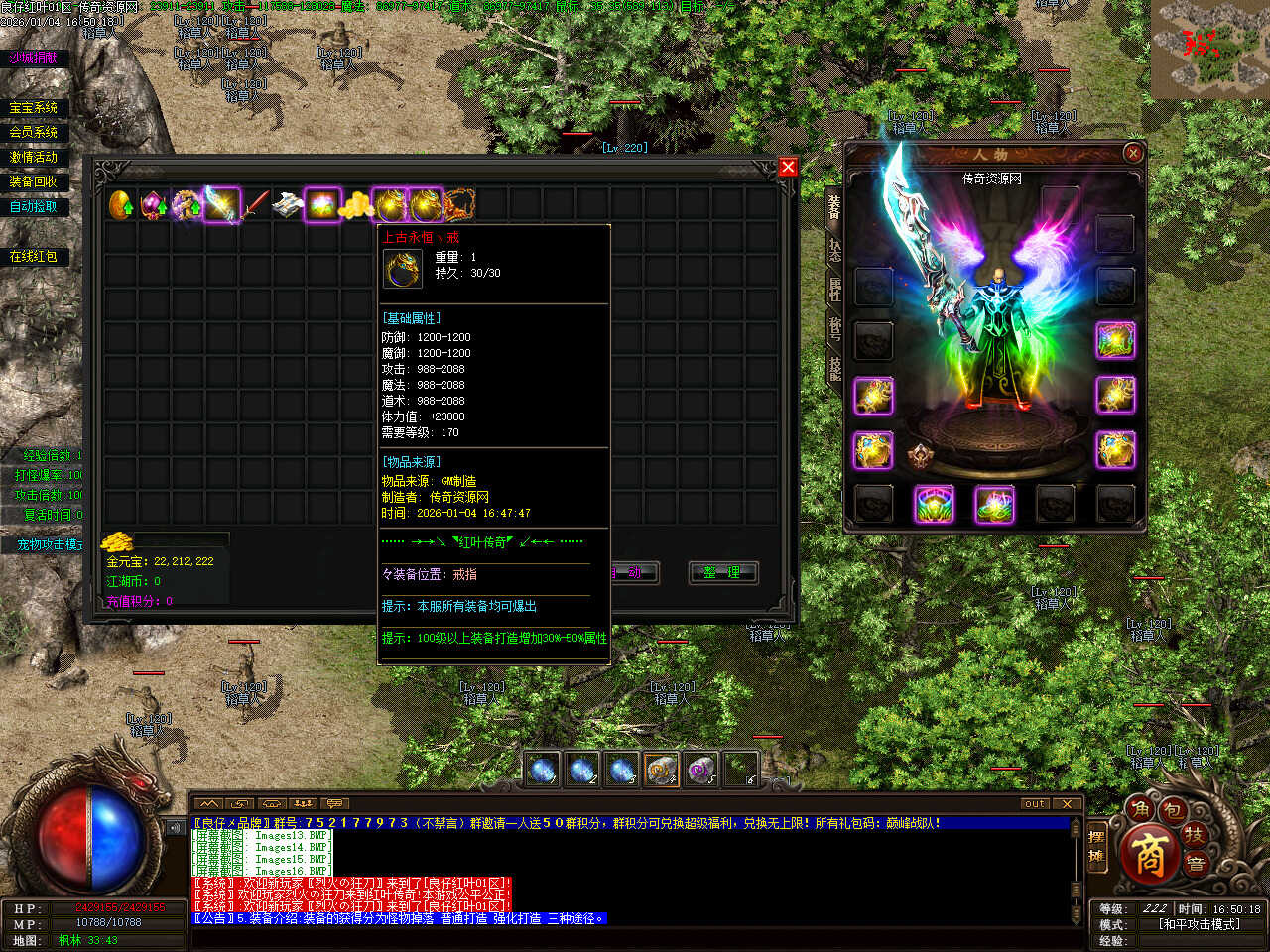Open the 激情活动 events menu
Image resolution: width=1270 pixels, height=952 pixels.
pos(34,157)
